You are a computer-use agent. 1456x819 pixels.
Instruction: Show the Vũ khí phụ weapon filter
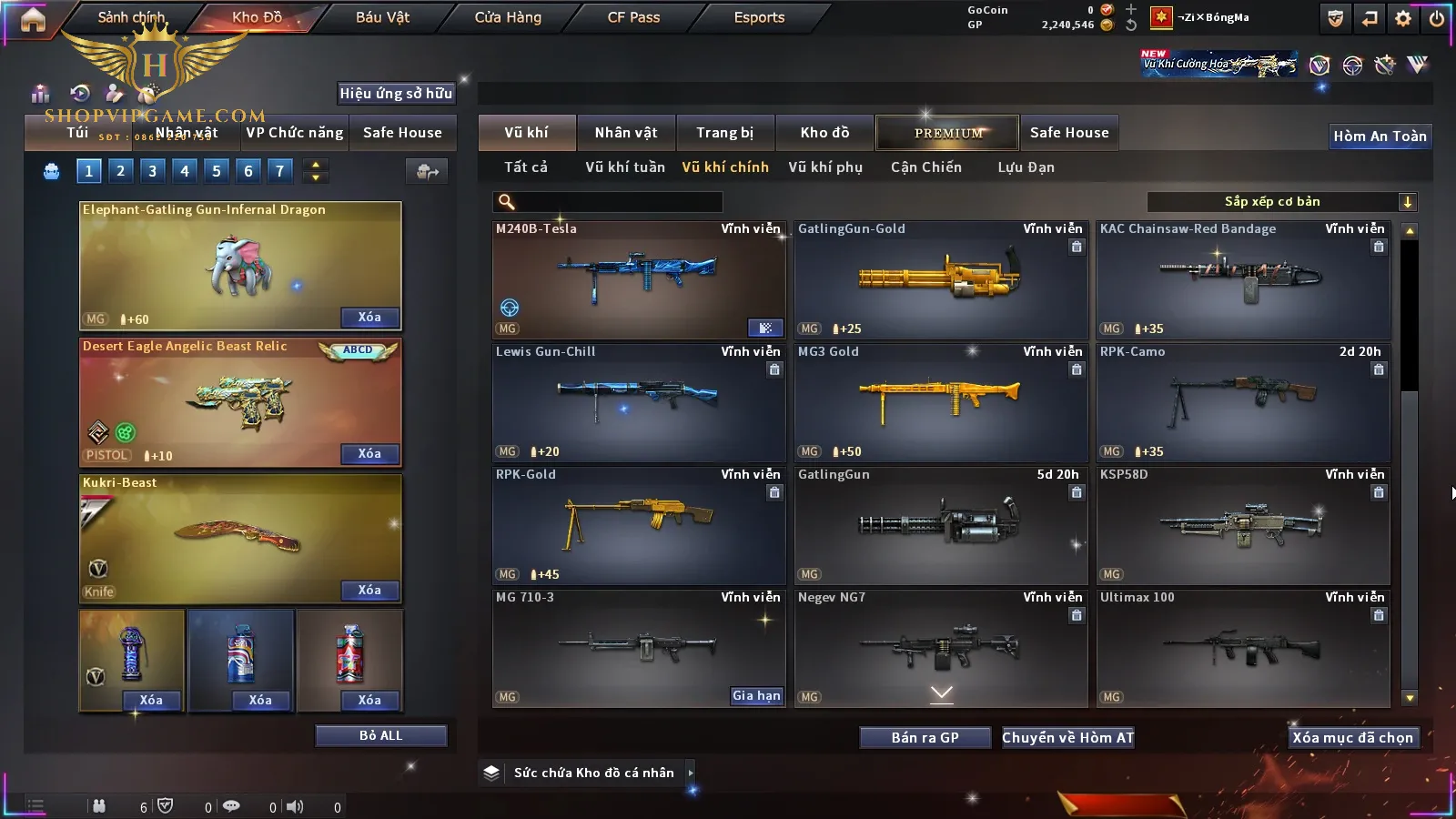tap(824, 167)
